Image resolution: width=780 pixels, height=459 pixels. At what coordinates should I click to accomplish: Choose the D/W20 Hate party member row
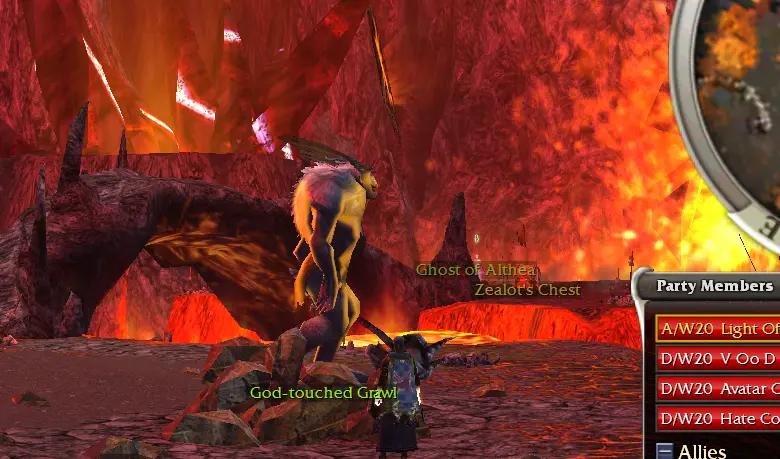(718, 418)
